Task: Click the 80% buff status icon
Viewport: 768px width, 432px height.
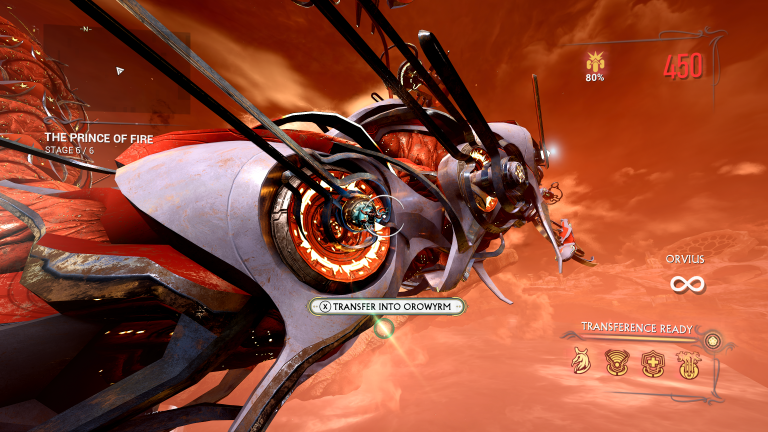Action: click(x=594, y=62)
